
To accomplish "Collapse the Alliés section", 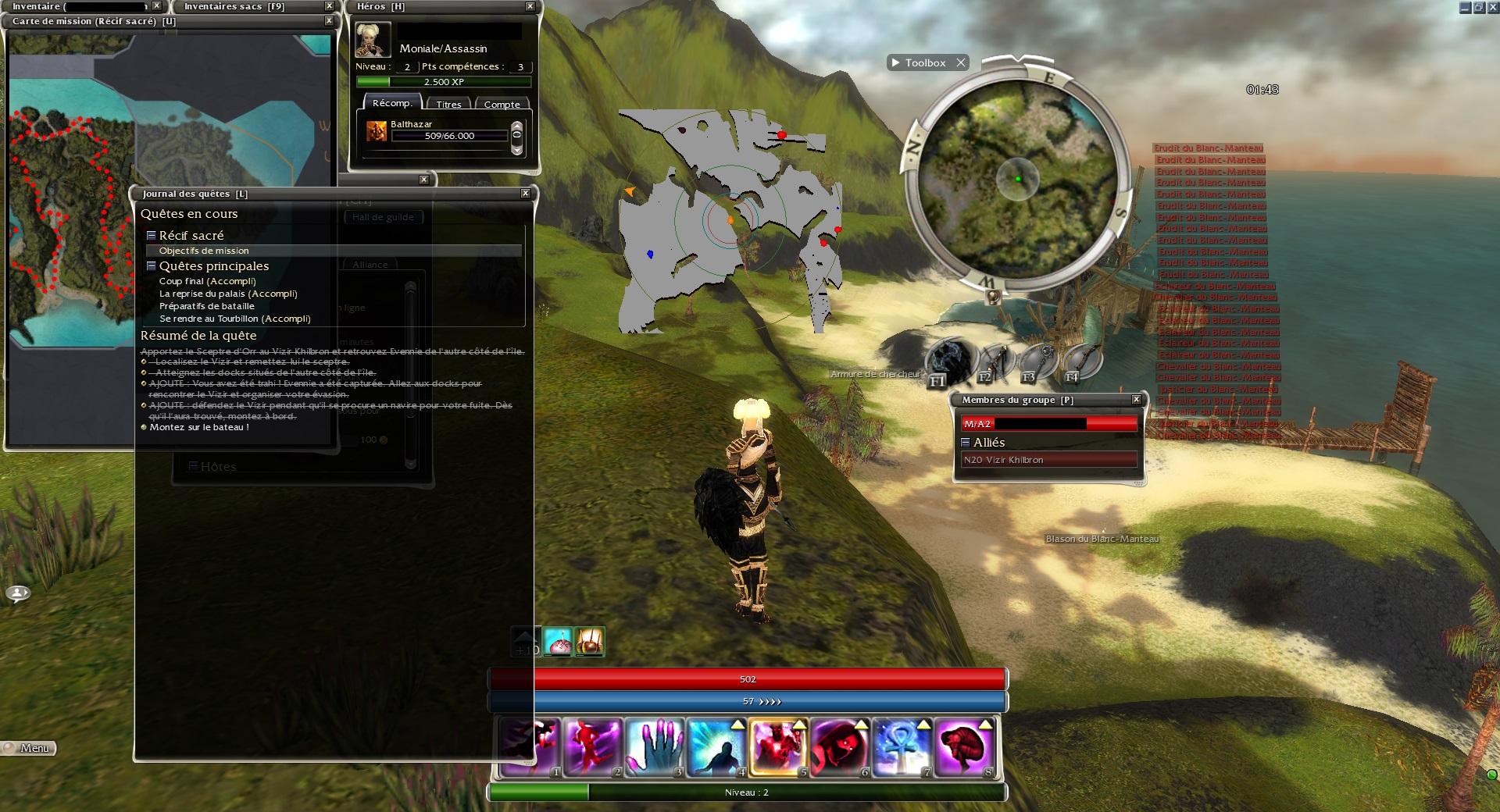I will pos(966,442).
